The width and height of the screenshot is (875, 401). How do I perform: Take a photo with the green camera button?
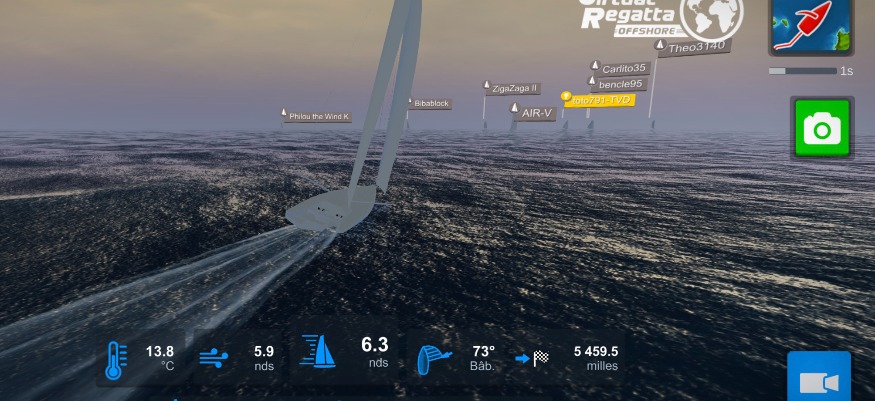pyautogui.click(x=822, y=128)
